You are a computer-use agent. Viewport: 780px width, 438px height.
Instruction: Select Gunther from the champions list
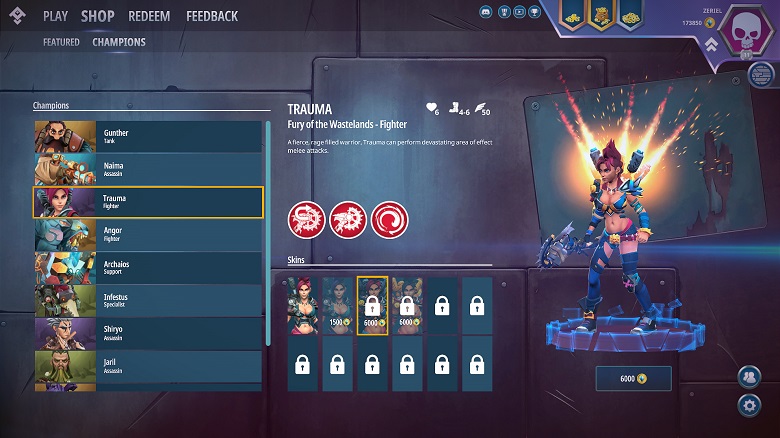(148, 137)
